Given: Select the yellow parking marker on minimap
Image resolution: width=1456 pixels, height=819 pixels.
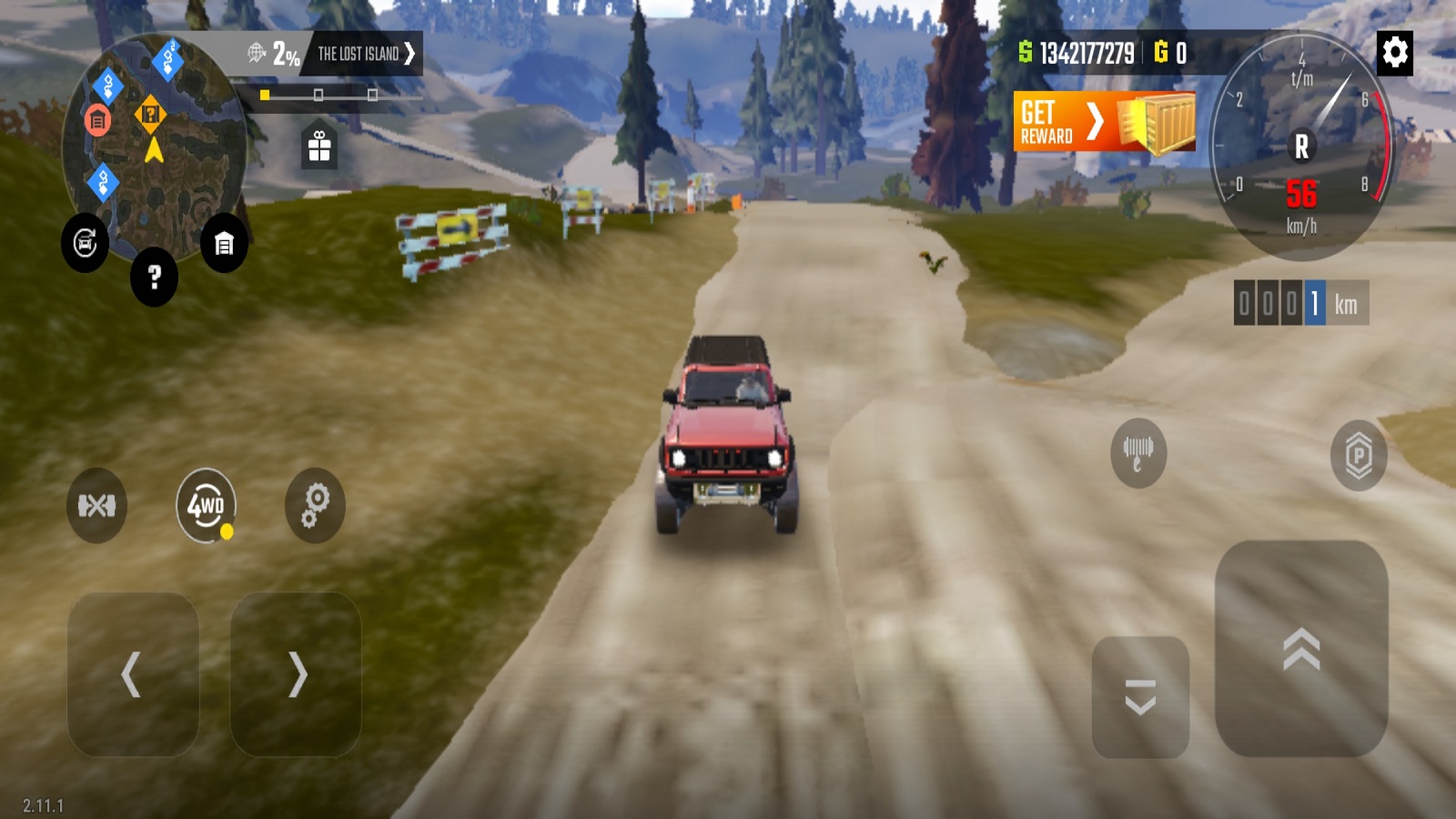Looking at the screenshot, I should tap(150, 115).
